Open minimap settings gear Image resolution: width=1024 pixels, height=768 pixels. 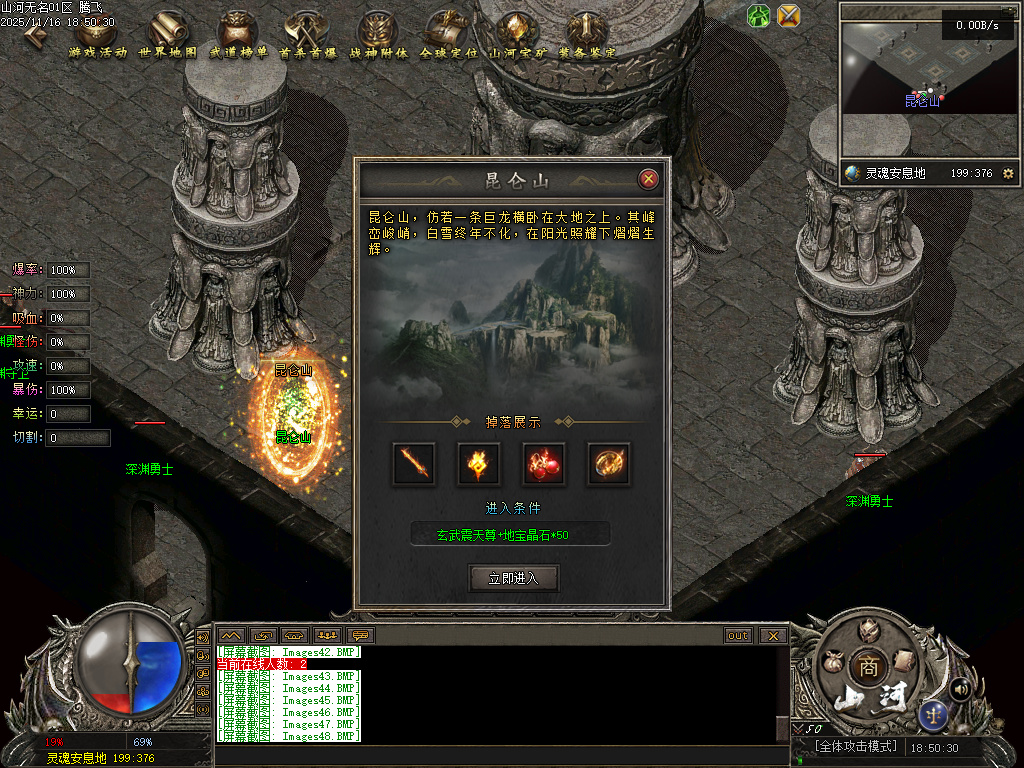coord(1007,173)
